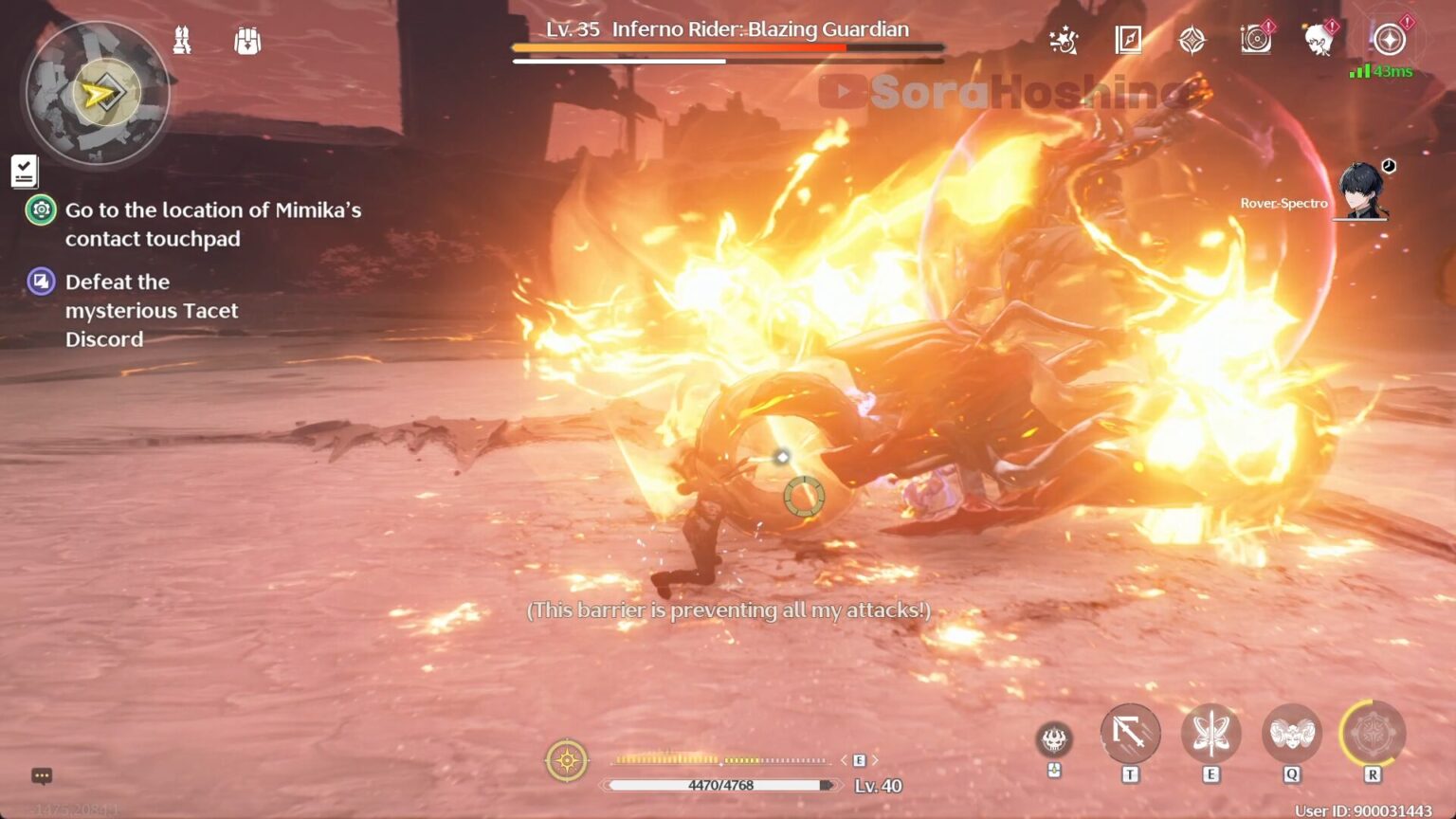This screenshot has height=819, width=1456.
Task: Trigger the resonance liberation ultimate icon
Action: click(x=1372, y=734)
